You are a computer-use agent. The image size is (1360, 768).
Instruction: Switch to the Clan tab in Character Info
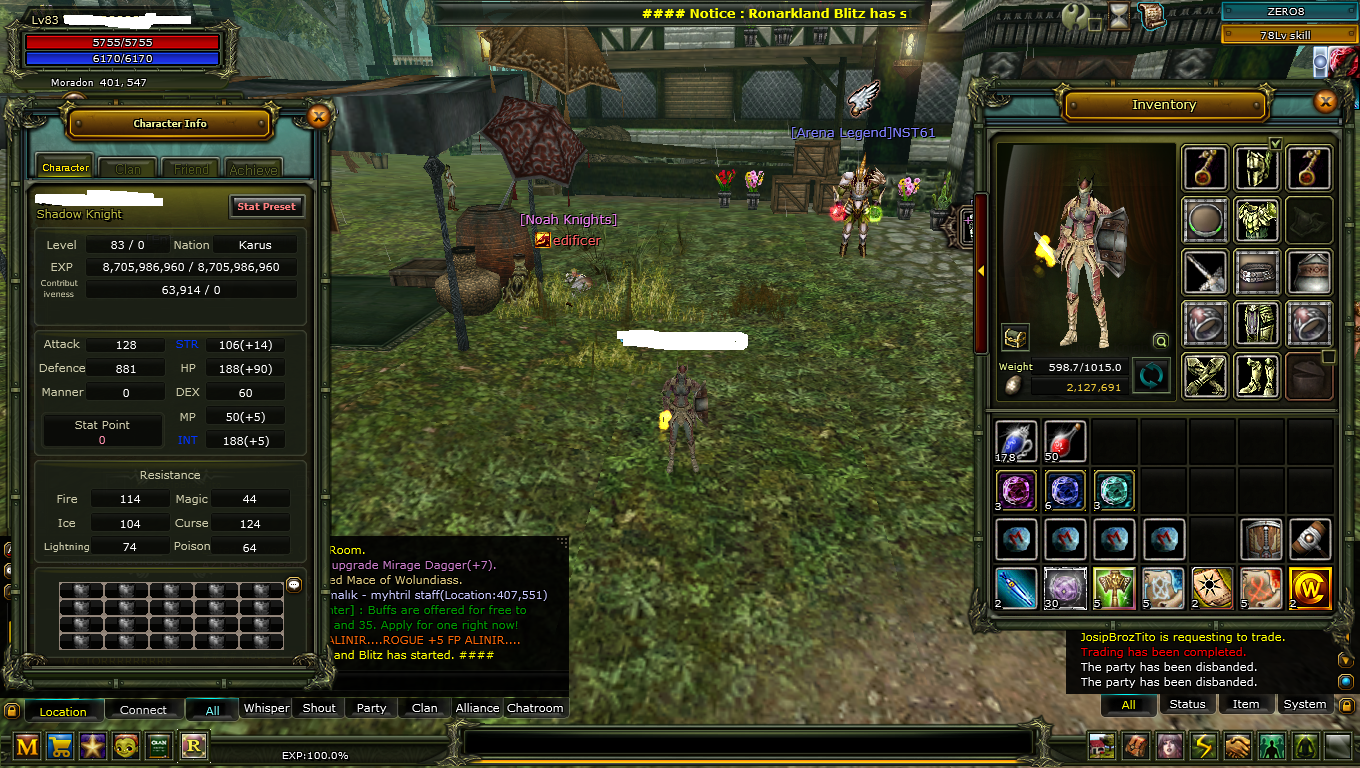tap(128, 169)
